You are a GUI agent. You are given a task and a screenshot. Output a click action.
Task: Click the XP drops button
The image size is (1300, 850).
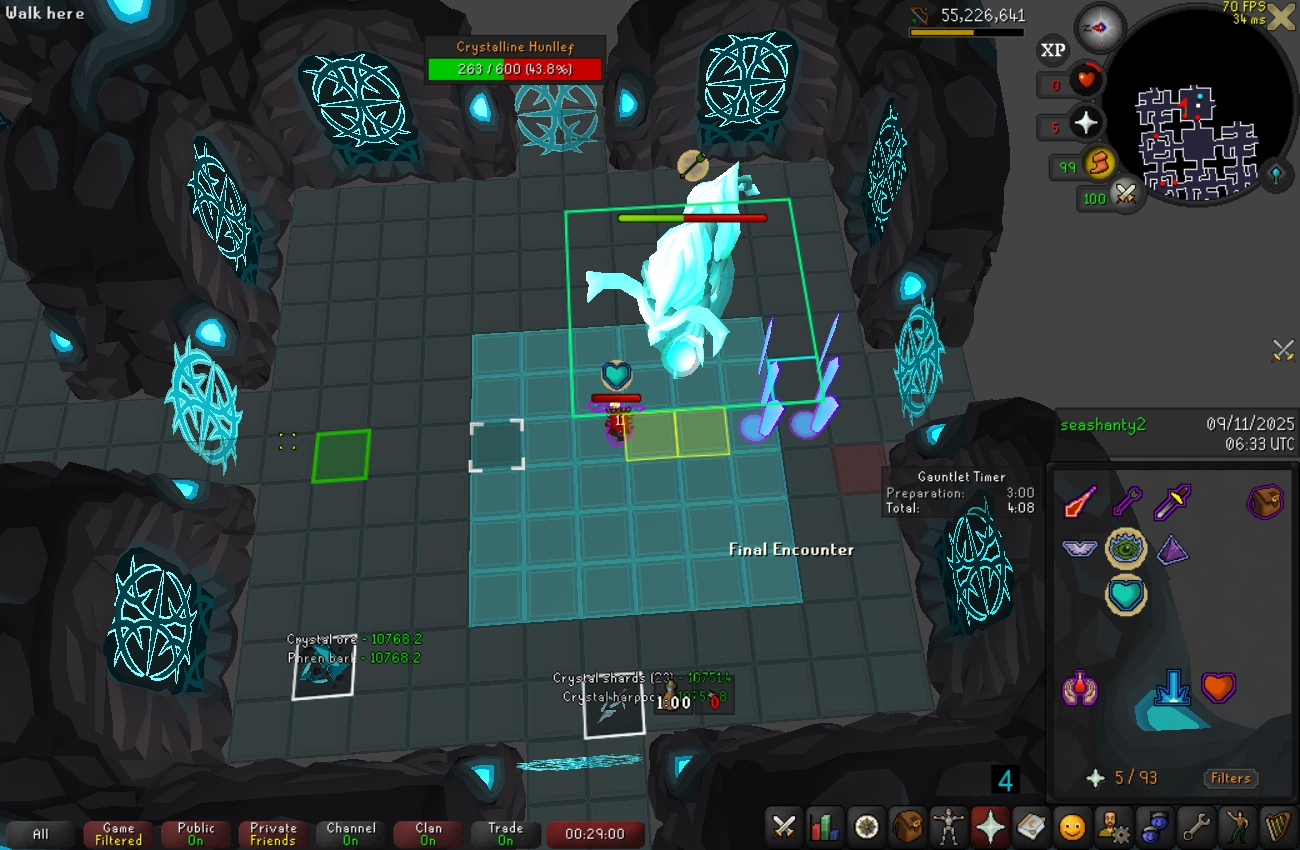(1052, 49)
